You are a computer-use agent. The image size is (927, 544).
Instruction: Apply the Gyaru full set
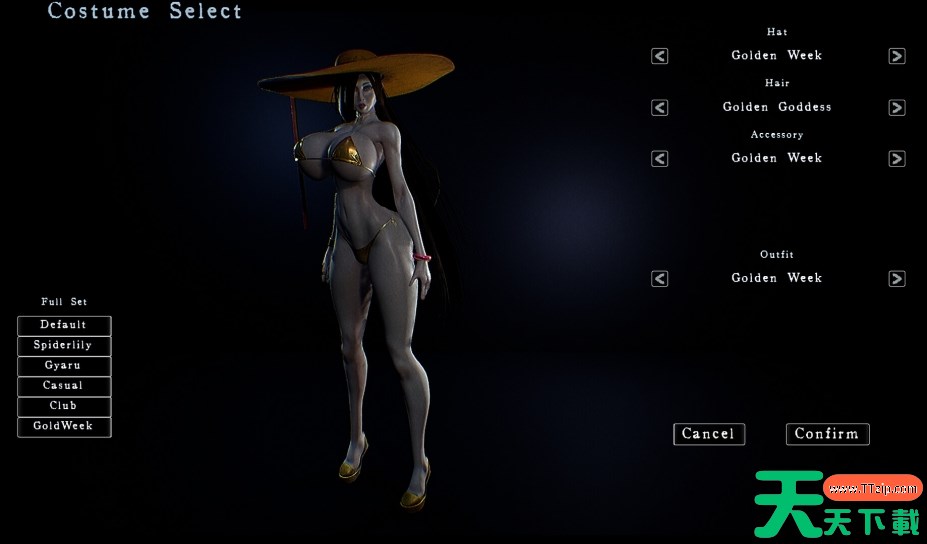click(x=64, y=366)
